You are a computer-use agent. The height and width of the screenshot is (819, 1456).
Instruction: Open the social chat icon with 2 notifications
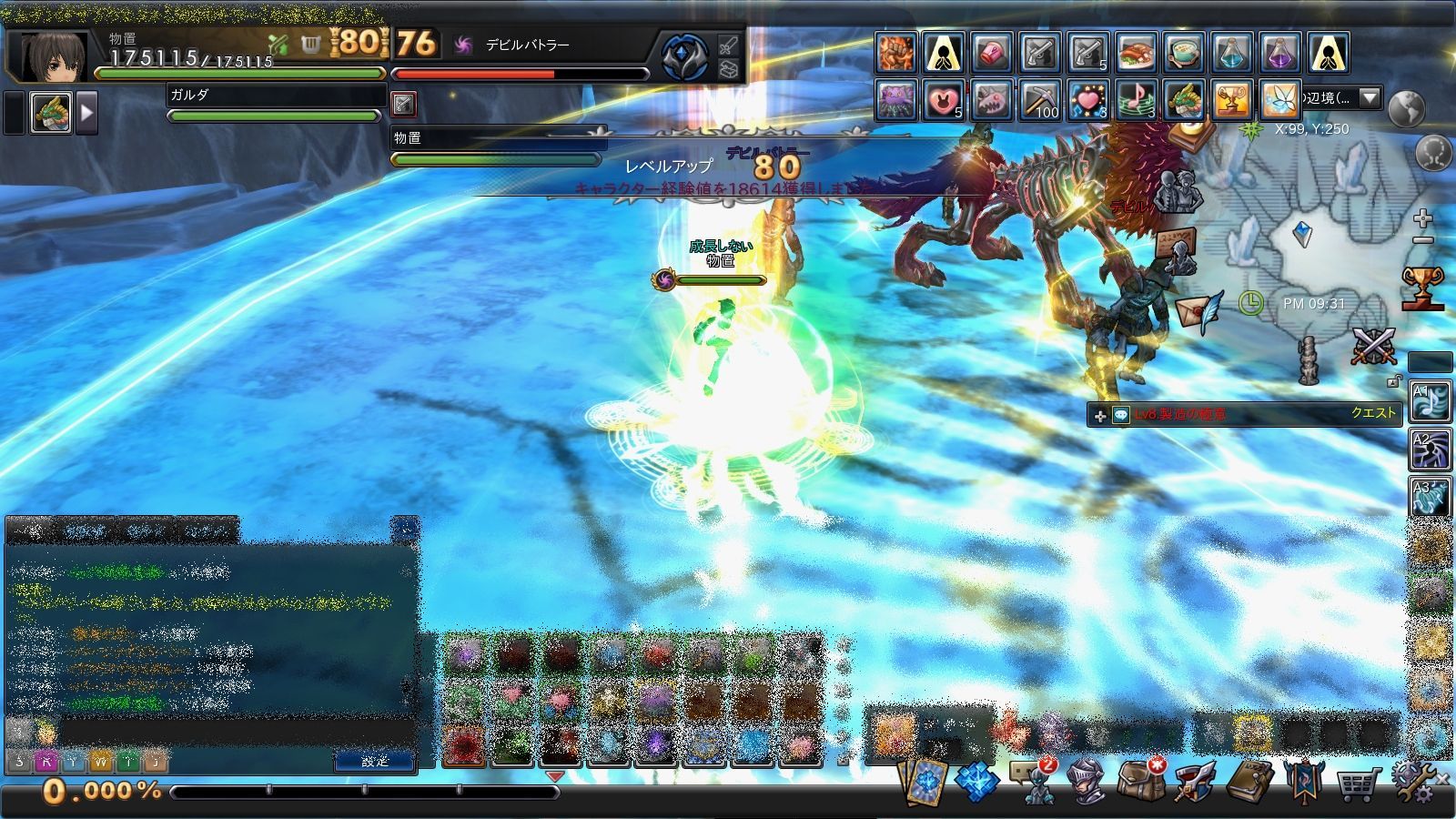coord(1034,781)
